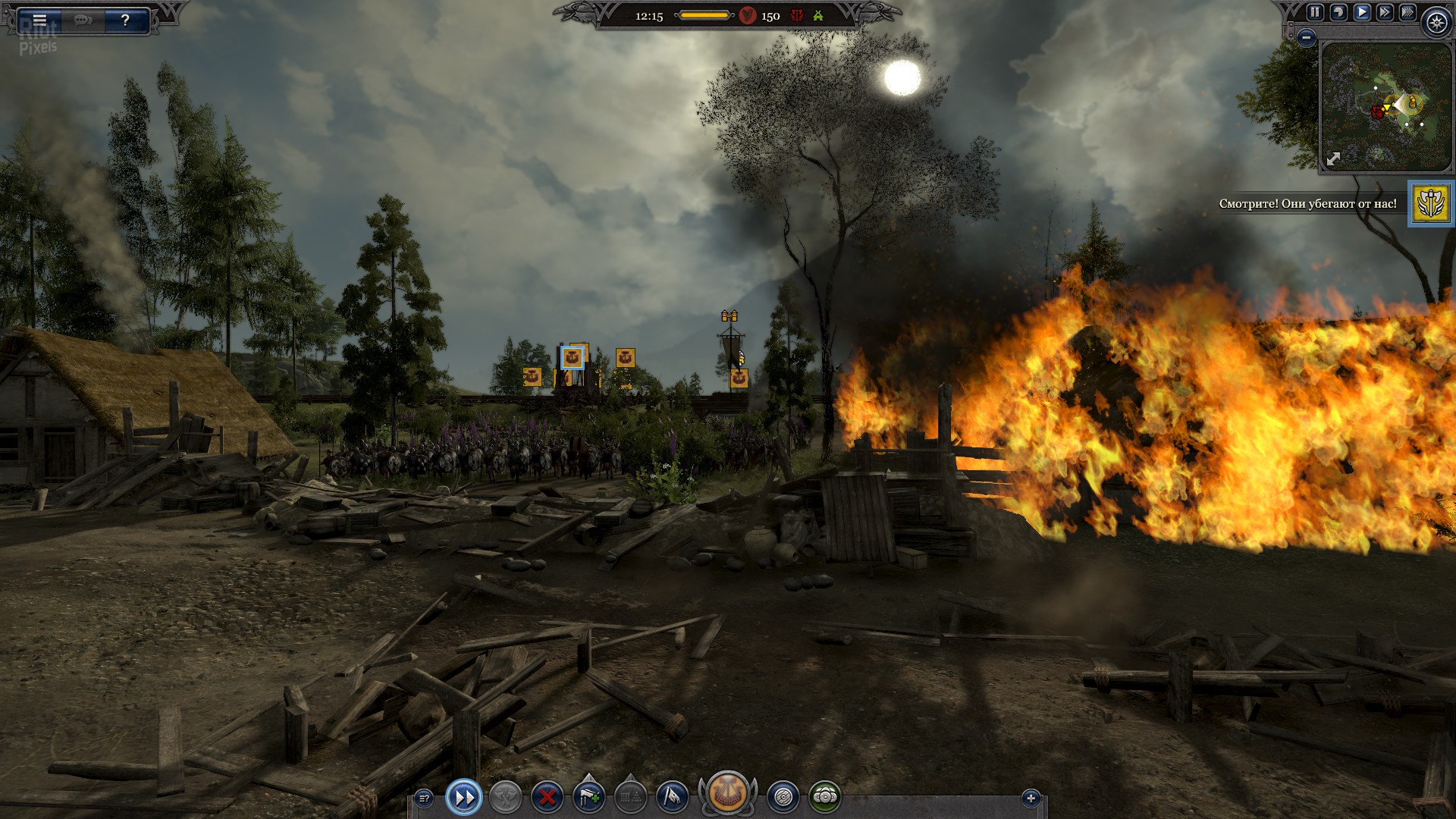Set battle to normal play speed
Image resolution: width=1456 pixels, height=819 pixels.
pos(1362,12)
